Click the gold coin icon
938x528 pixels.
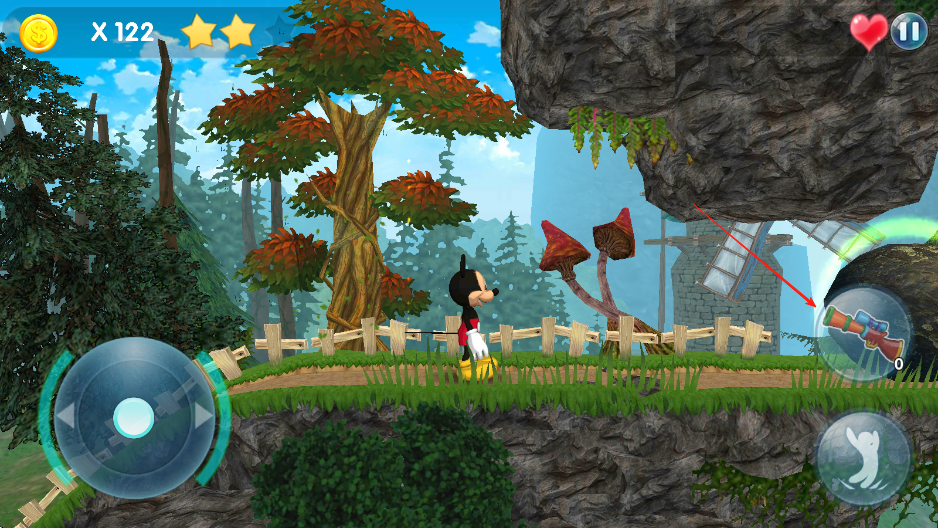pos(39,32)
